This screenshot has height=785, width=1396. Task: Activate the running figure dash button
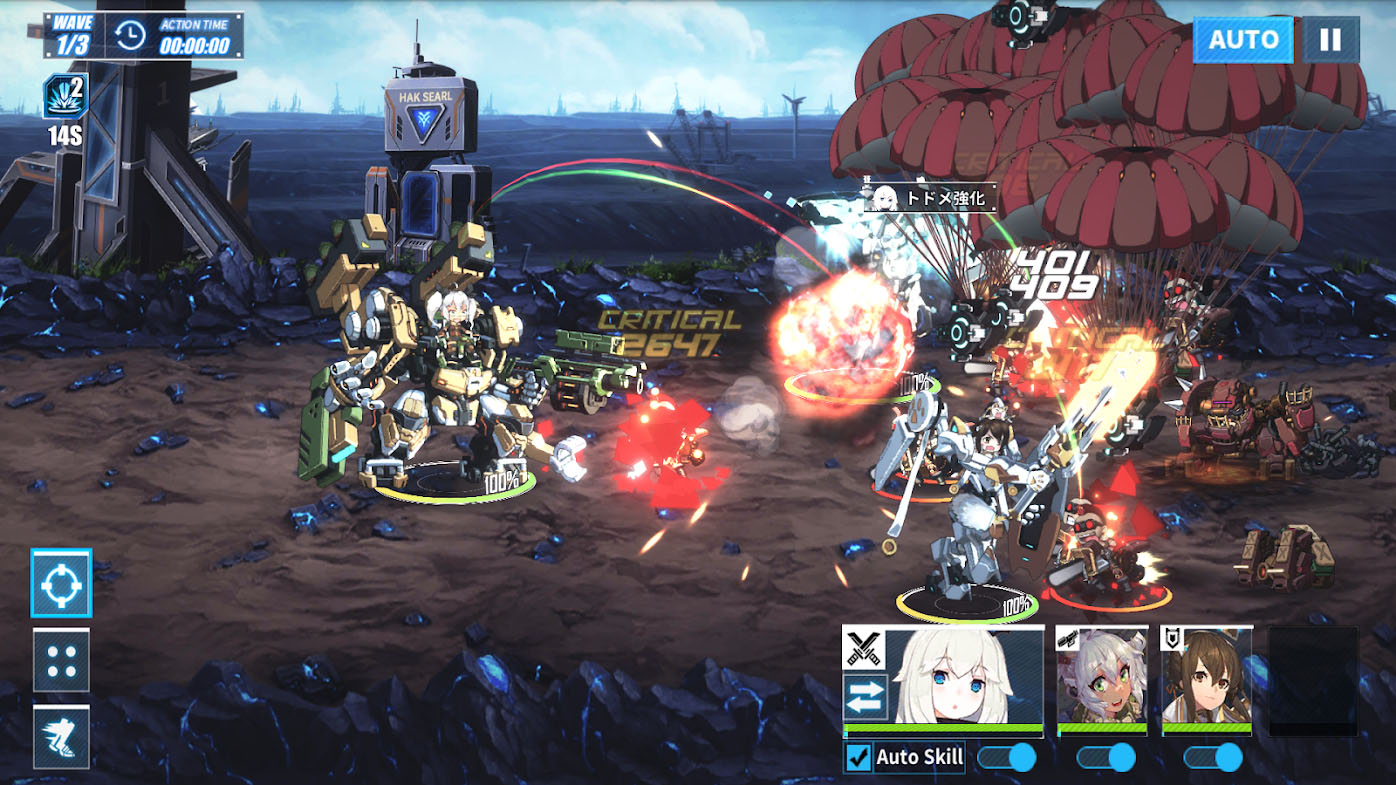[61, 738]
